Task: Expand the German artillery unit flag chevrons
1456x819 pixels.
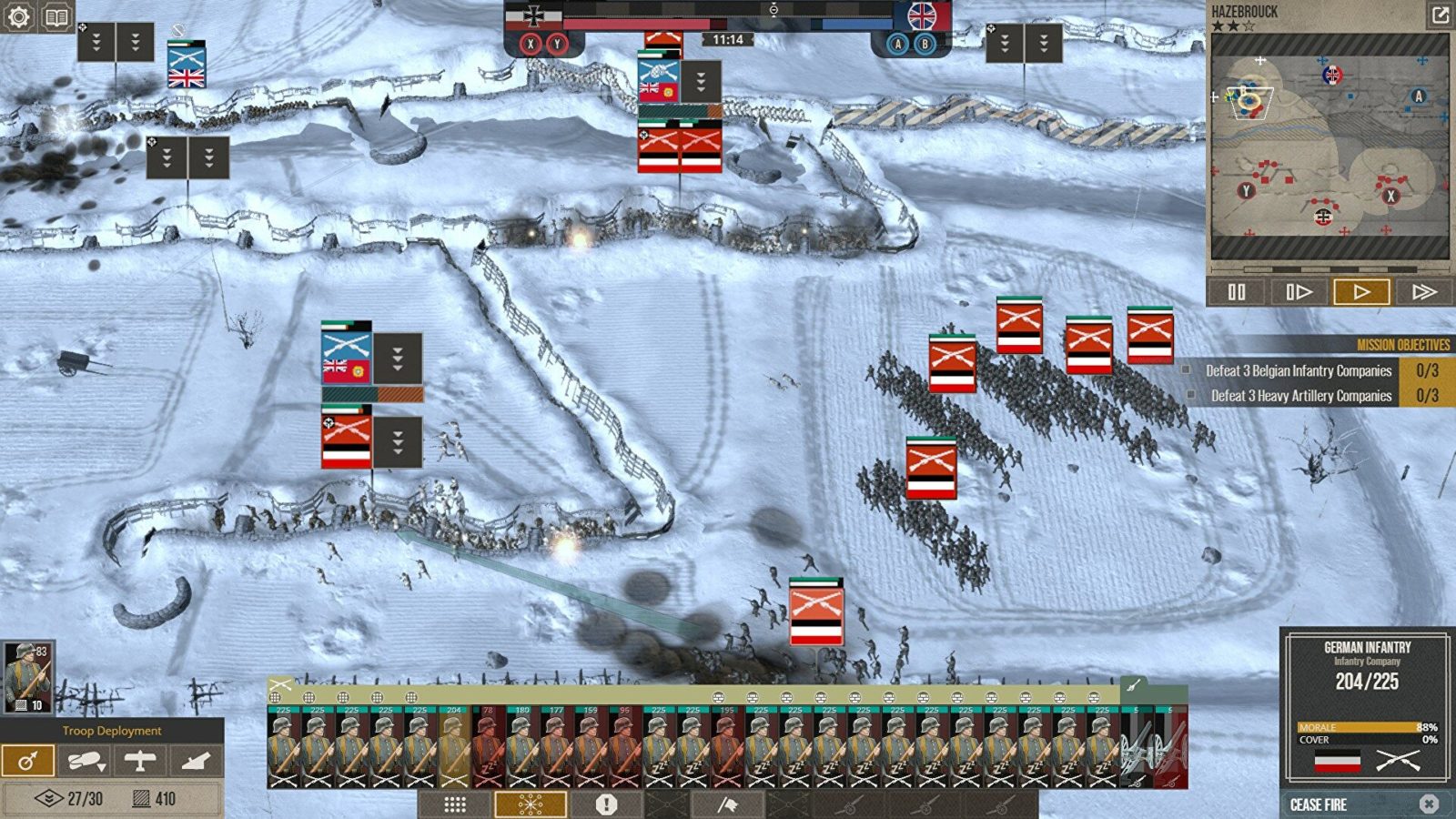Action: tap(398, 440)
